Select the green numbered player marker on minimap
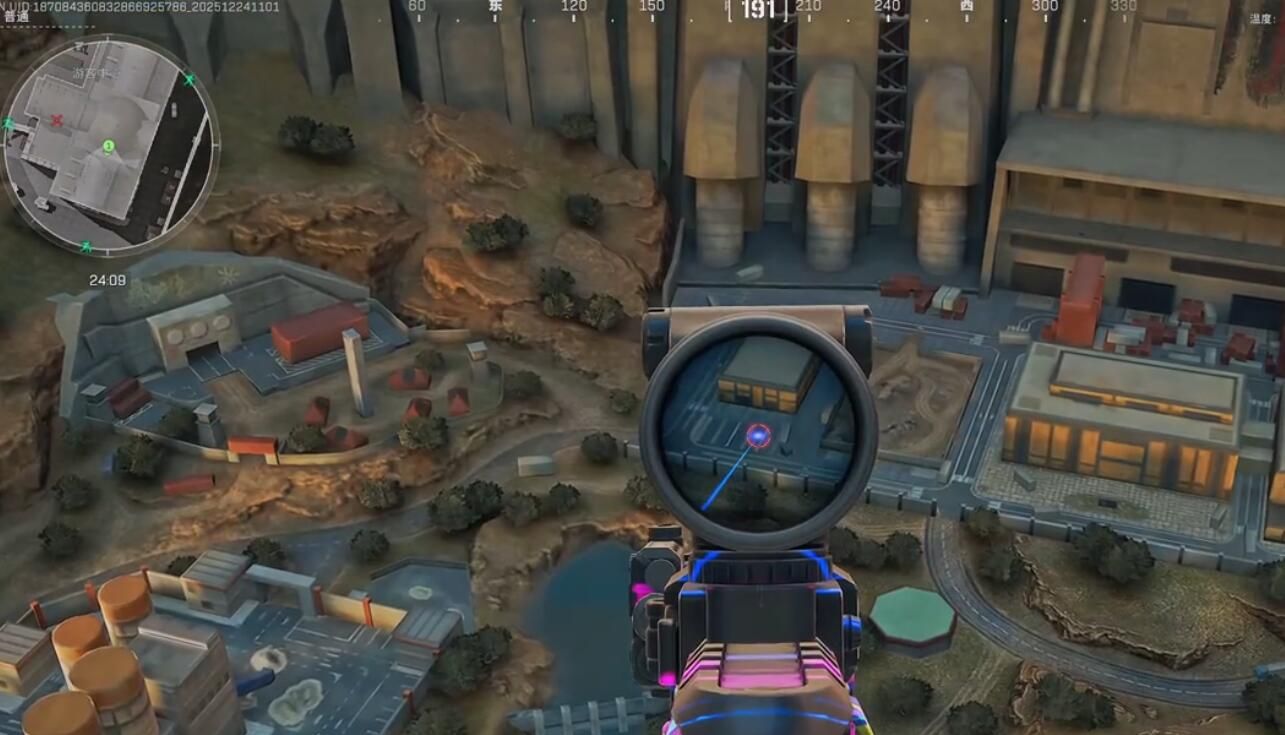 tap(109, 147)
